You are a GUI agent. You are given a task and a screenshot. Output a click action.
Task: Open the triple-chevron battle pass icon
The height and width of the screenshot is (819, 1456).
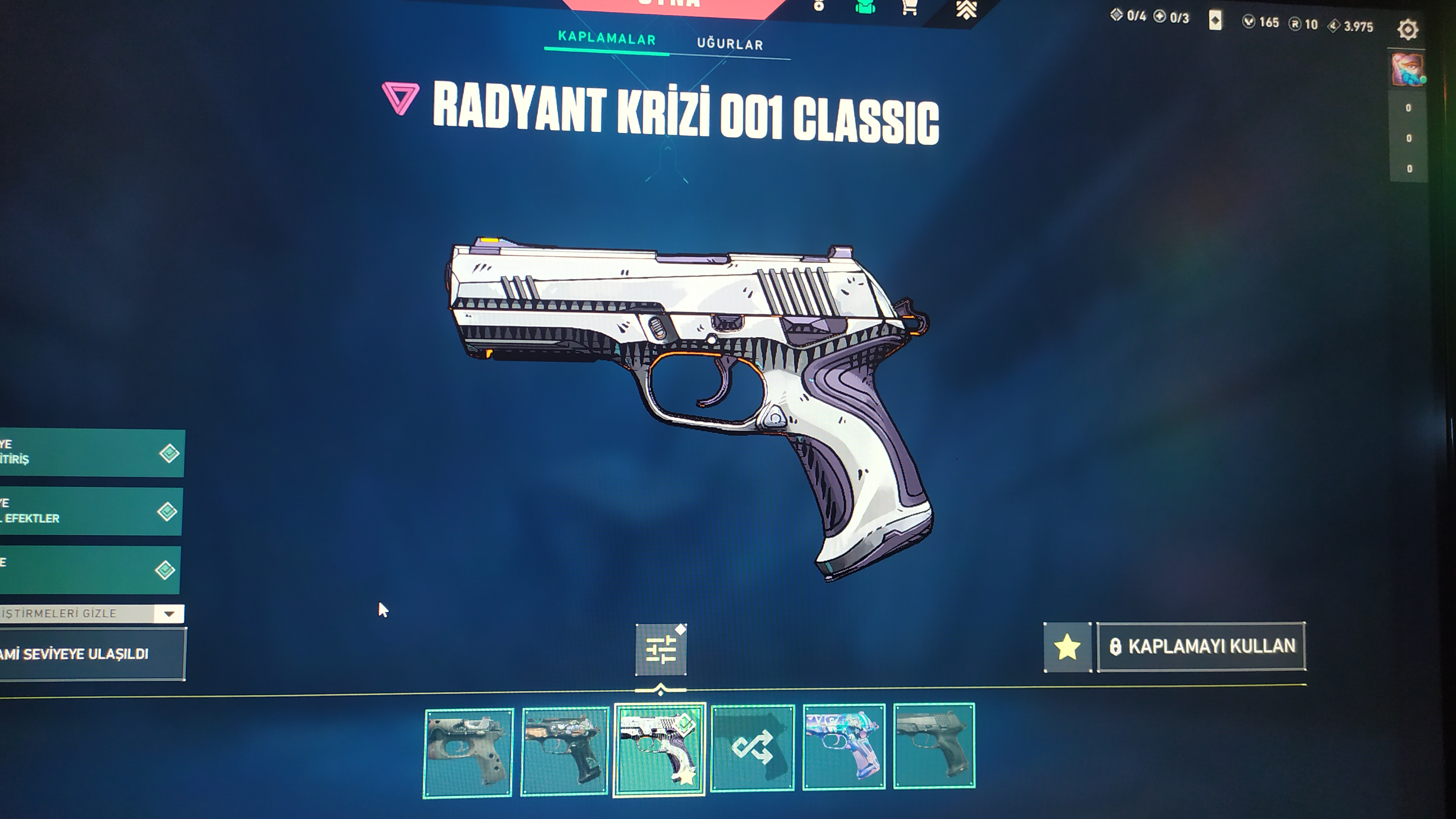click(x=966, y=9)
